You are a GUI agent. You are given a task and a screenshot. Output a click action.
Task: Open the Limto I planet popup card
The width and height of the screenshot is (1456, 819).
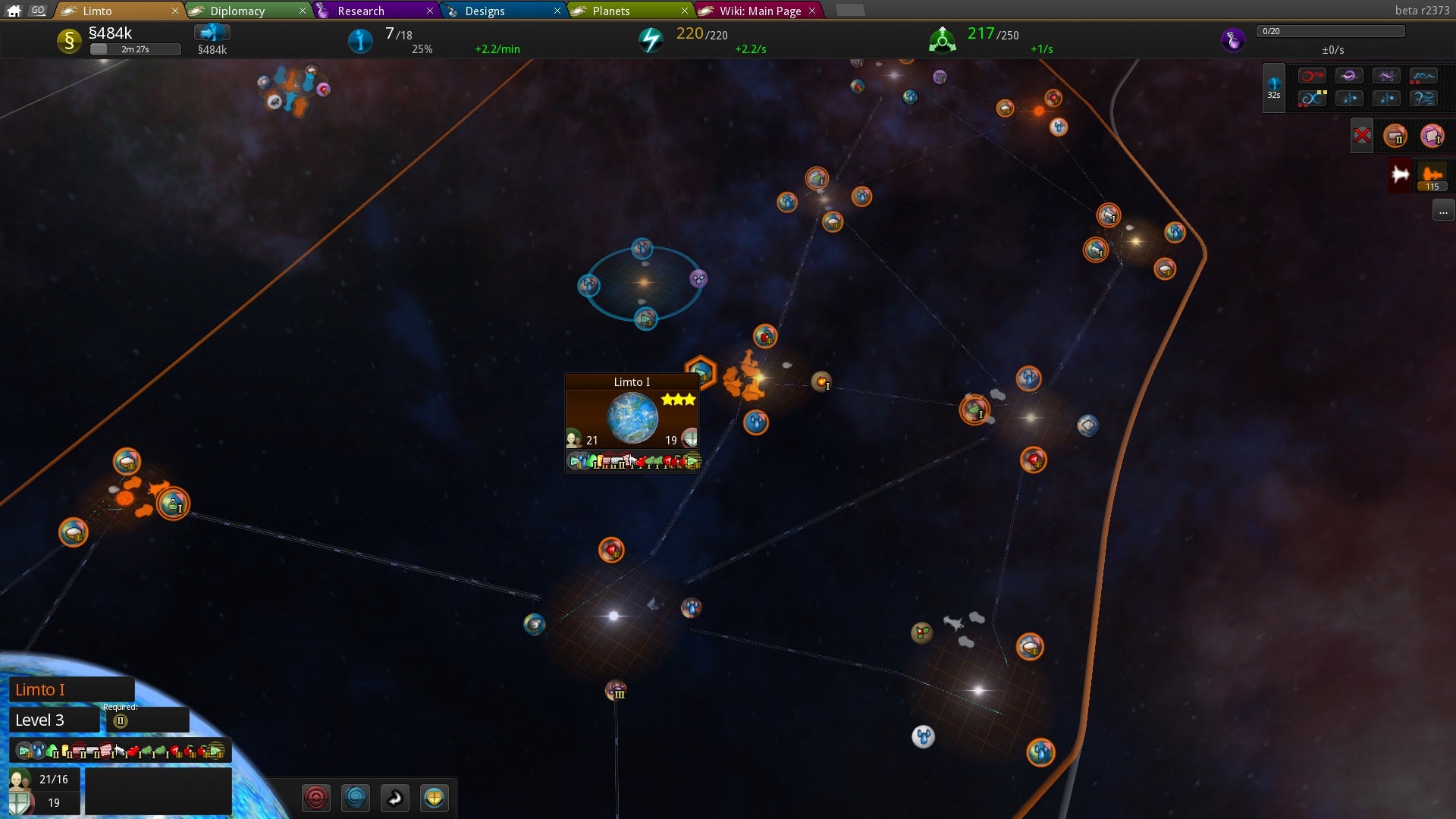tap(632, 422)
